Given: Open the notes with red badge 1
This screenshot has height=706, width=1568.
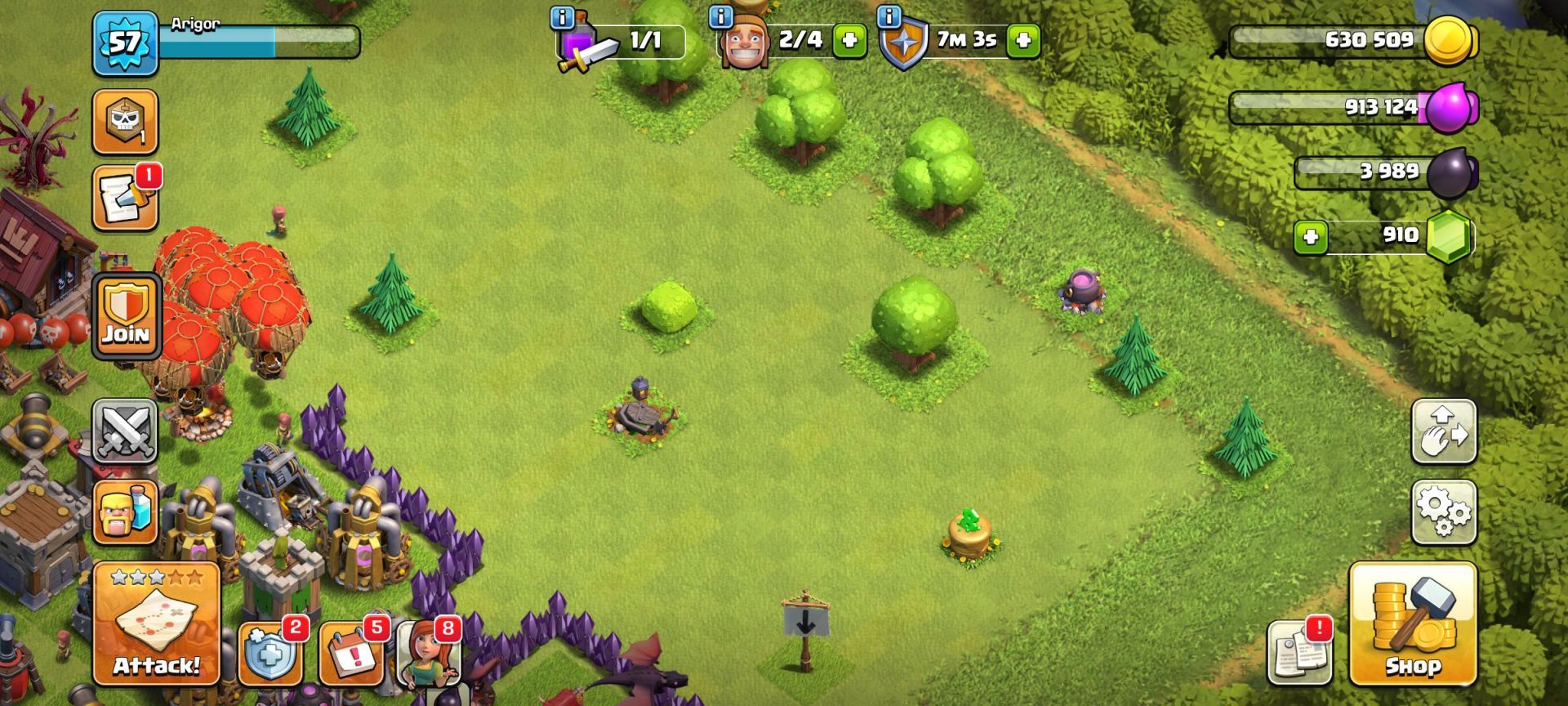Looking at the screenshot, I should (125, 199).
